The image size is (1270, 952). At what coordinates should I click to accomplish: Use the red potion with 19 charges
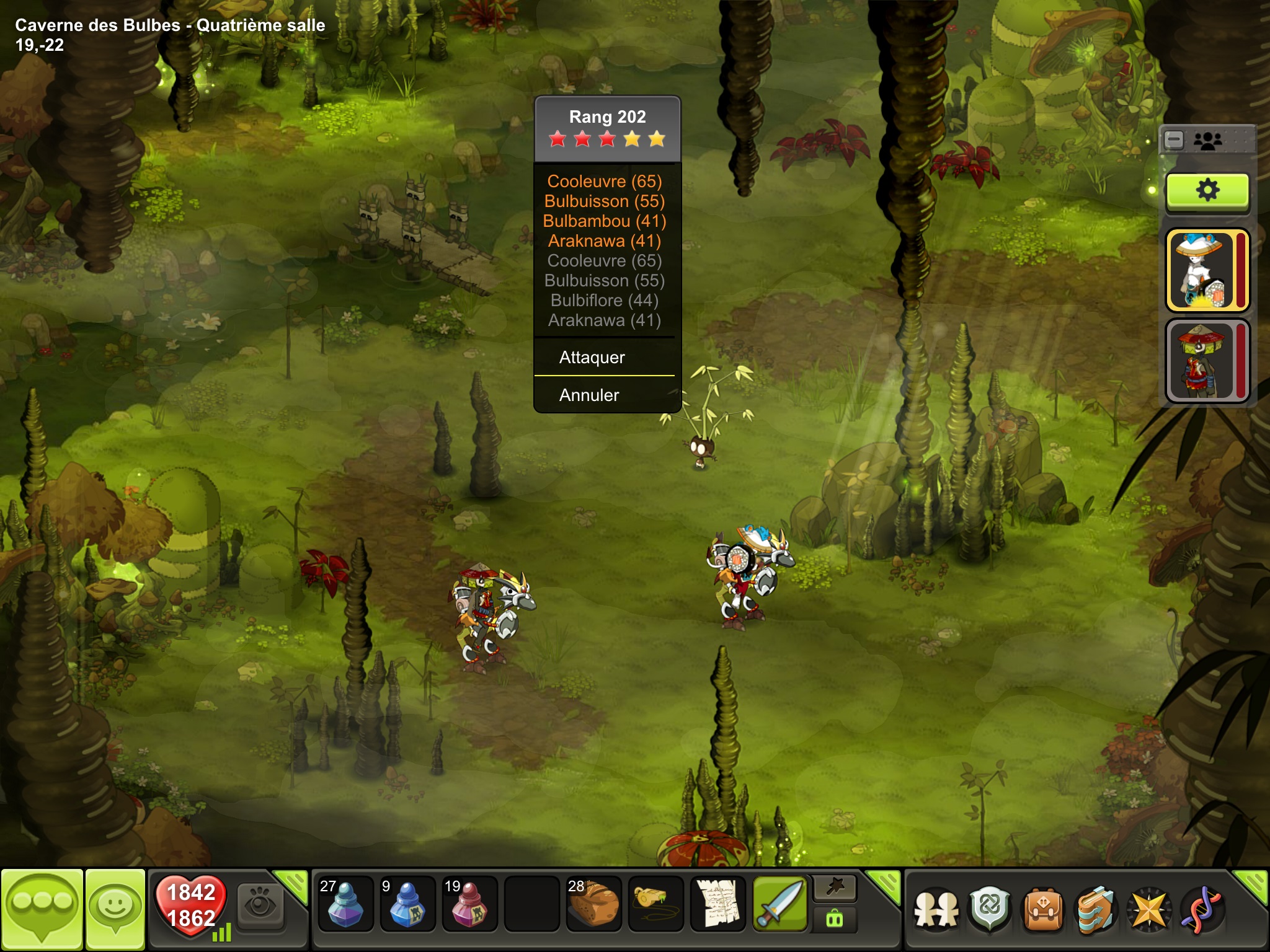[469, 905]
